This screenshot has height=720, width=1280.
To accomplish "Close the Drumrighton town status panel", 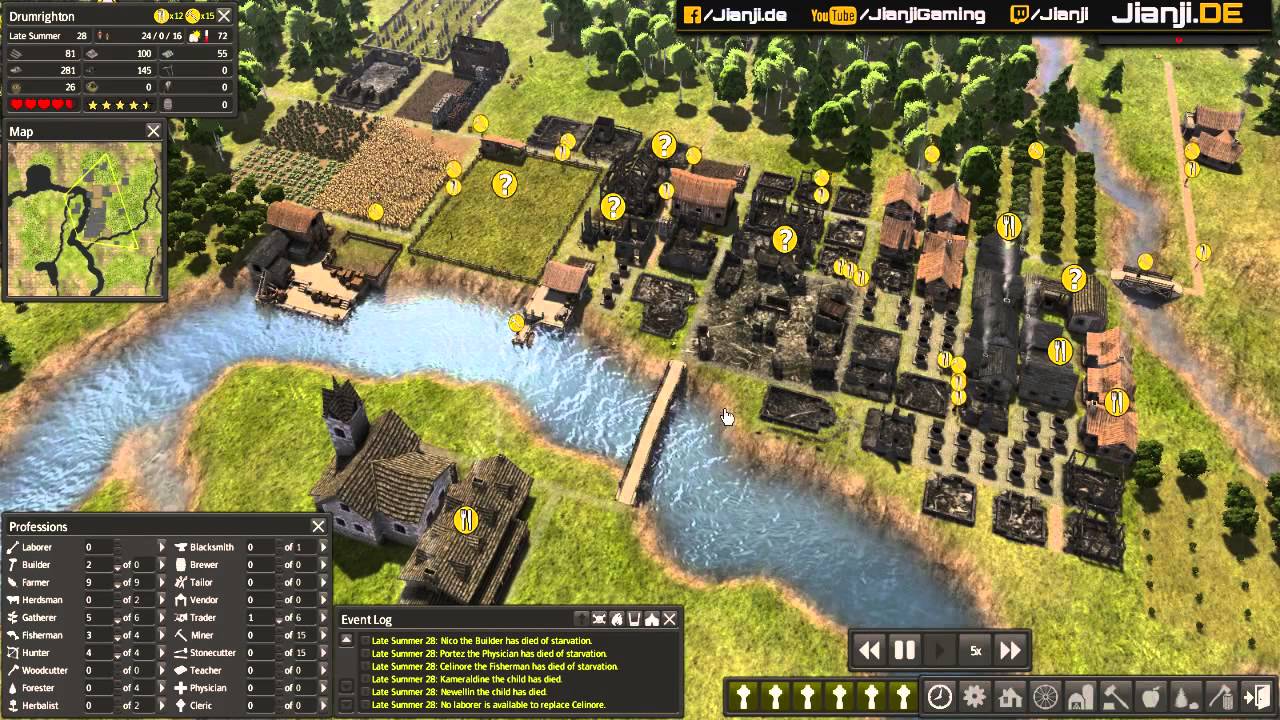I will pos(224,16).
